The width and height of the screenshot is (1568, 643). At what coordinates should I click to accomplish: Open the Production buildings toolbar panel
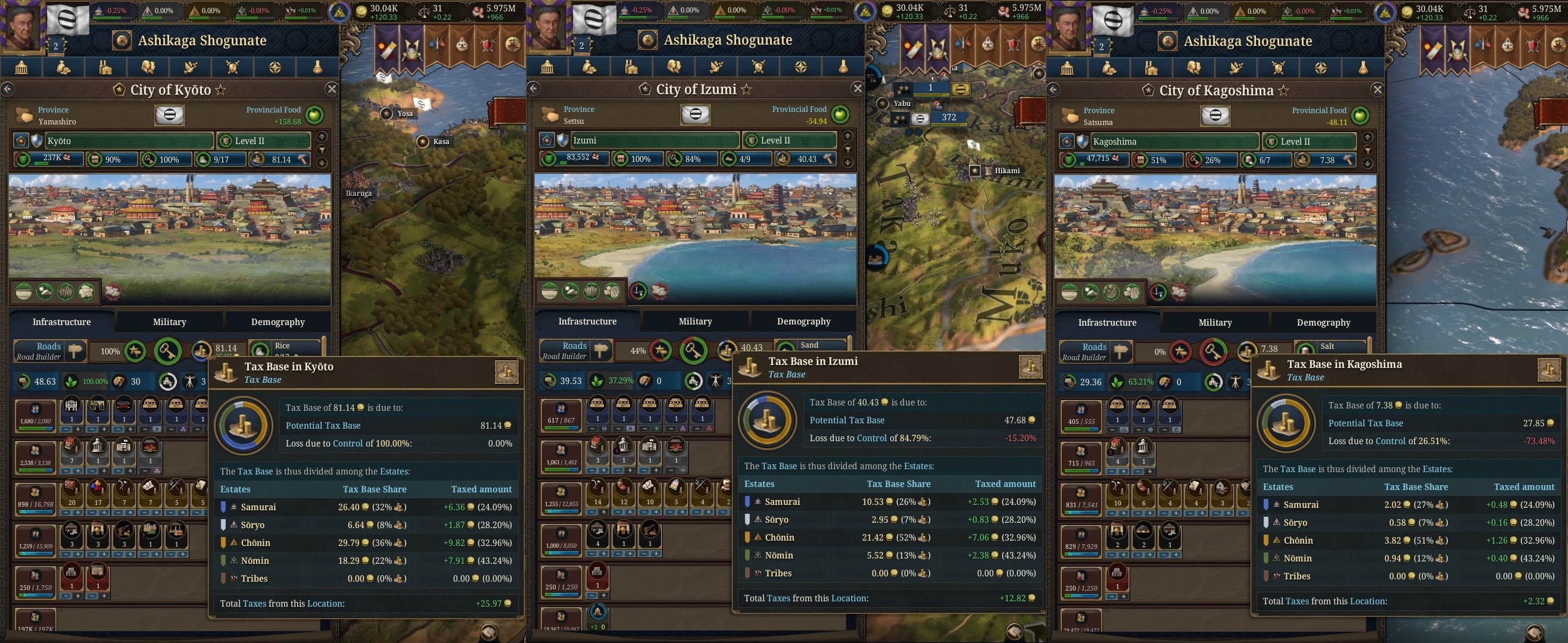tap(105, 68)
